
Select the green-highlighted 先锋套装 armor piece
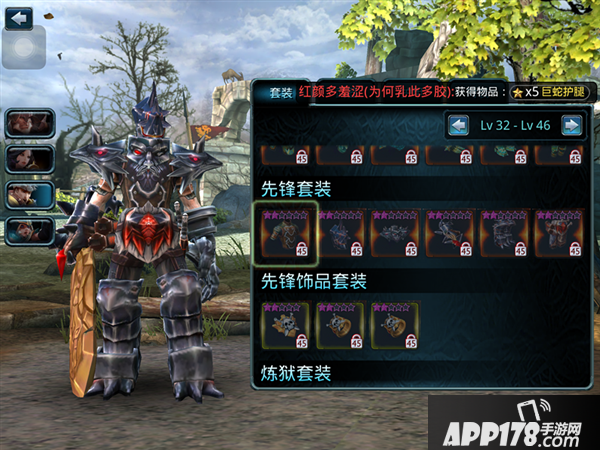pyautogui.click(x=285, y=233)
